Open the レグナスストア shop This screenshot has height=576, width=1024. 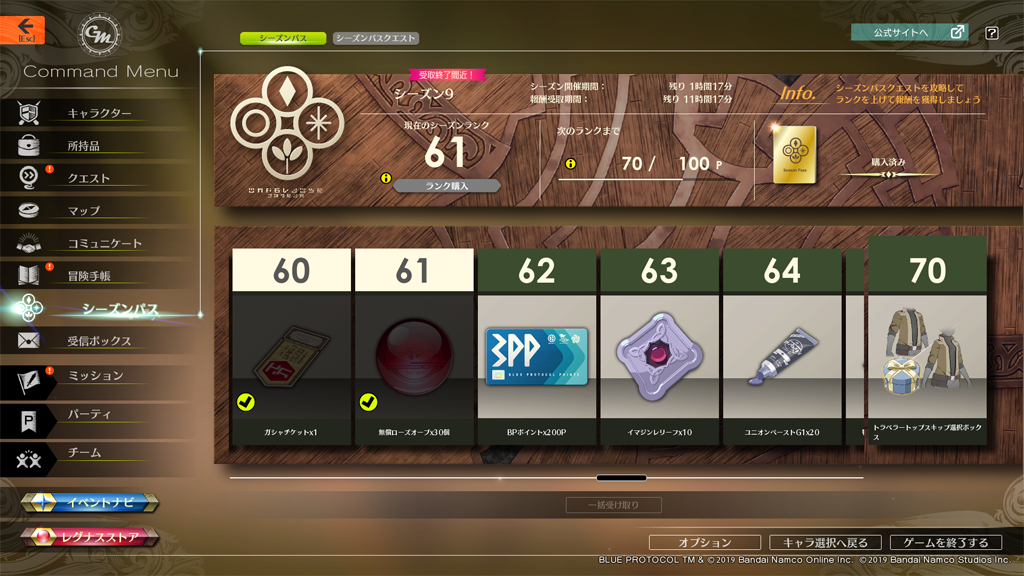coord(91,538)
